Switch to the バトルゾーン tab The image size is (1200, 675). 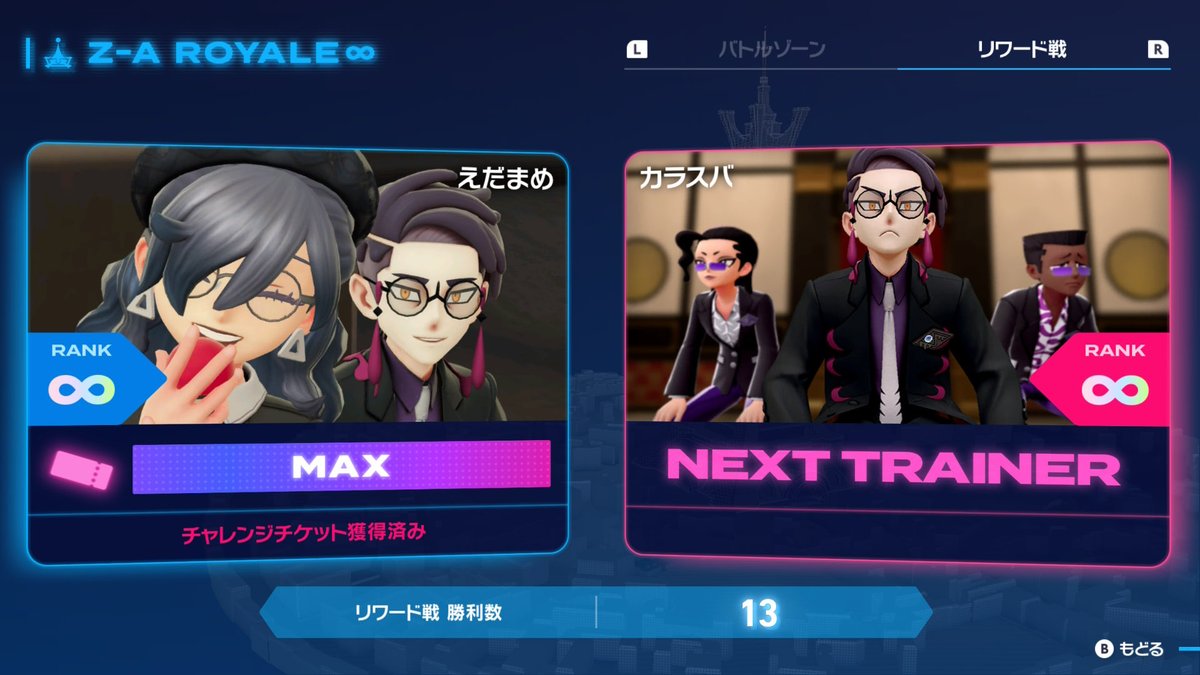pyautogui.click(x=771, y=49)
